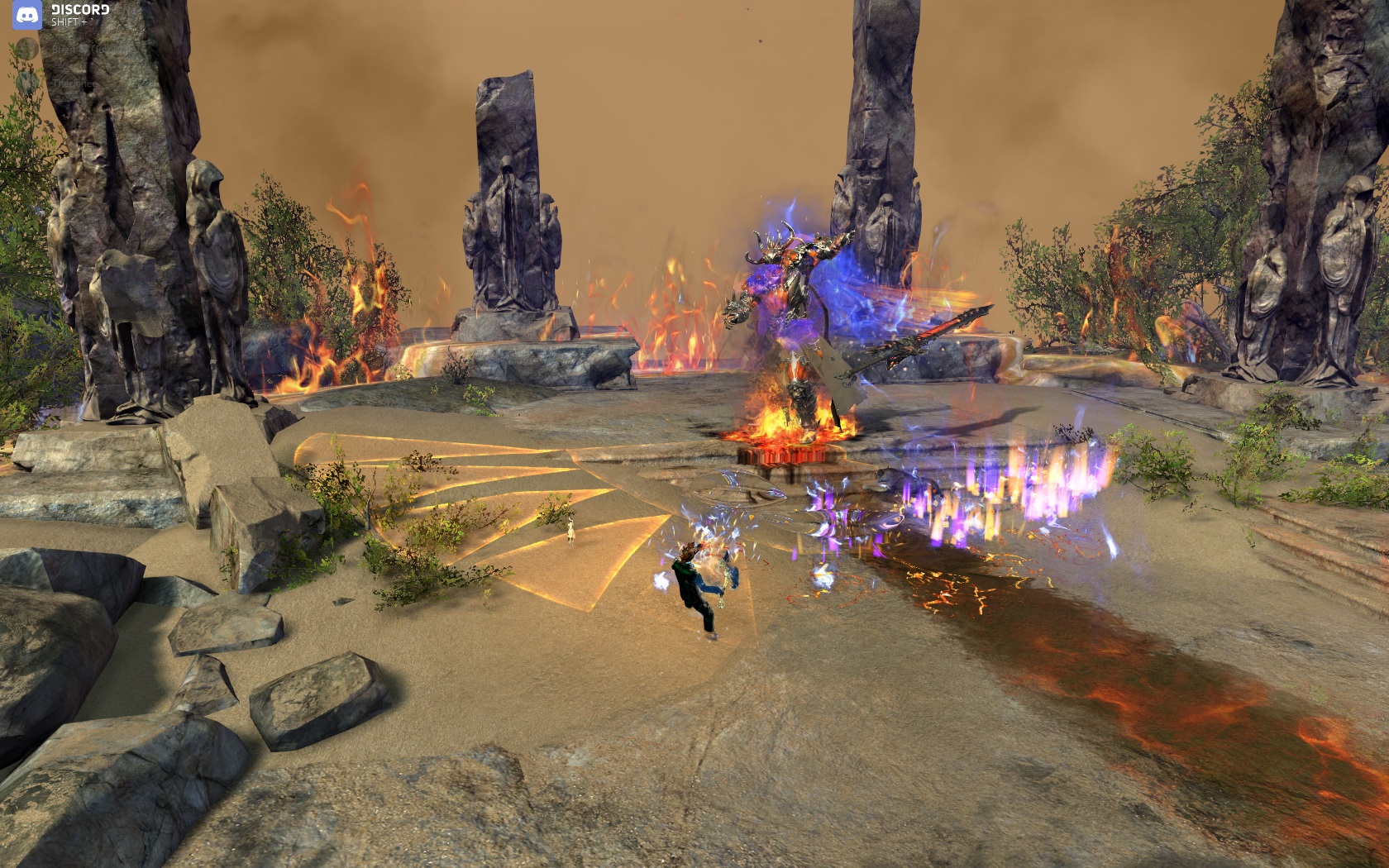Image resolution: width=1389 pixels, height=868 pixels.
Task: Open the Discord overlay logo
Action: [x=27, y=15]
